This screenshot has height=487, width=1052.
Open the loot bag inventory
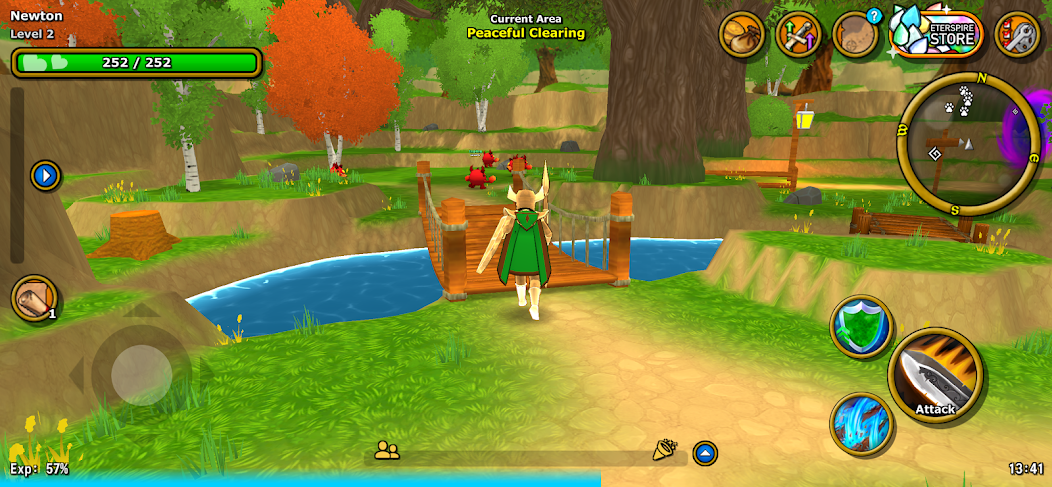742,36
